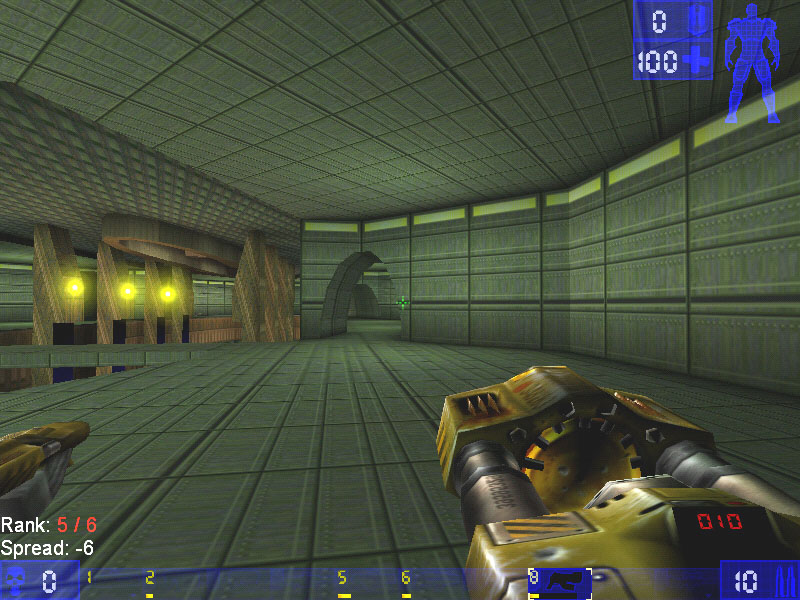Click the blue player body status figure

coord(750,64)
